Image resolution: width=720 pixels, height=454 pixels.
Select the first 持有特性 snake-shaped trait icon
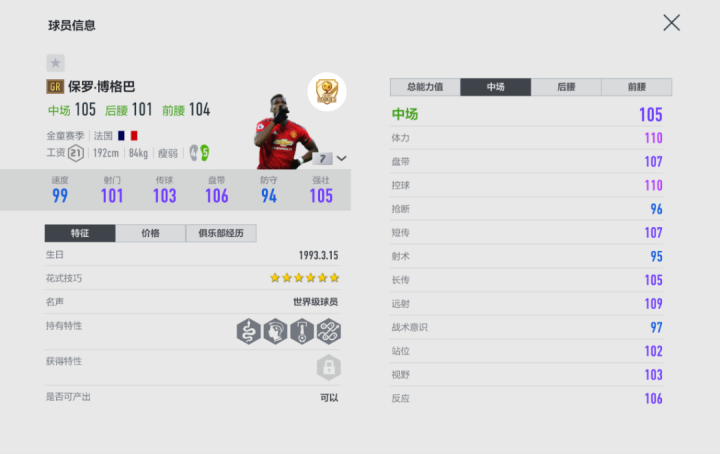(x=248, y=331)
